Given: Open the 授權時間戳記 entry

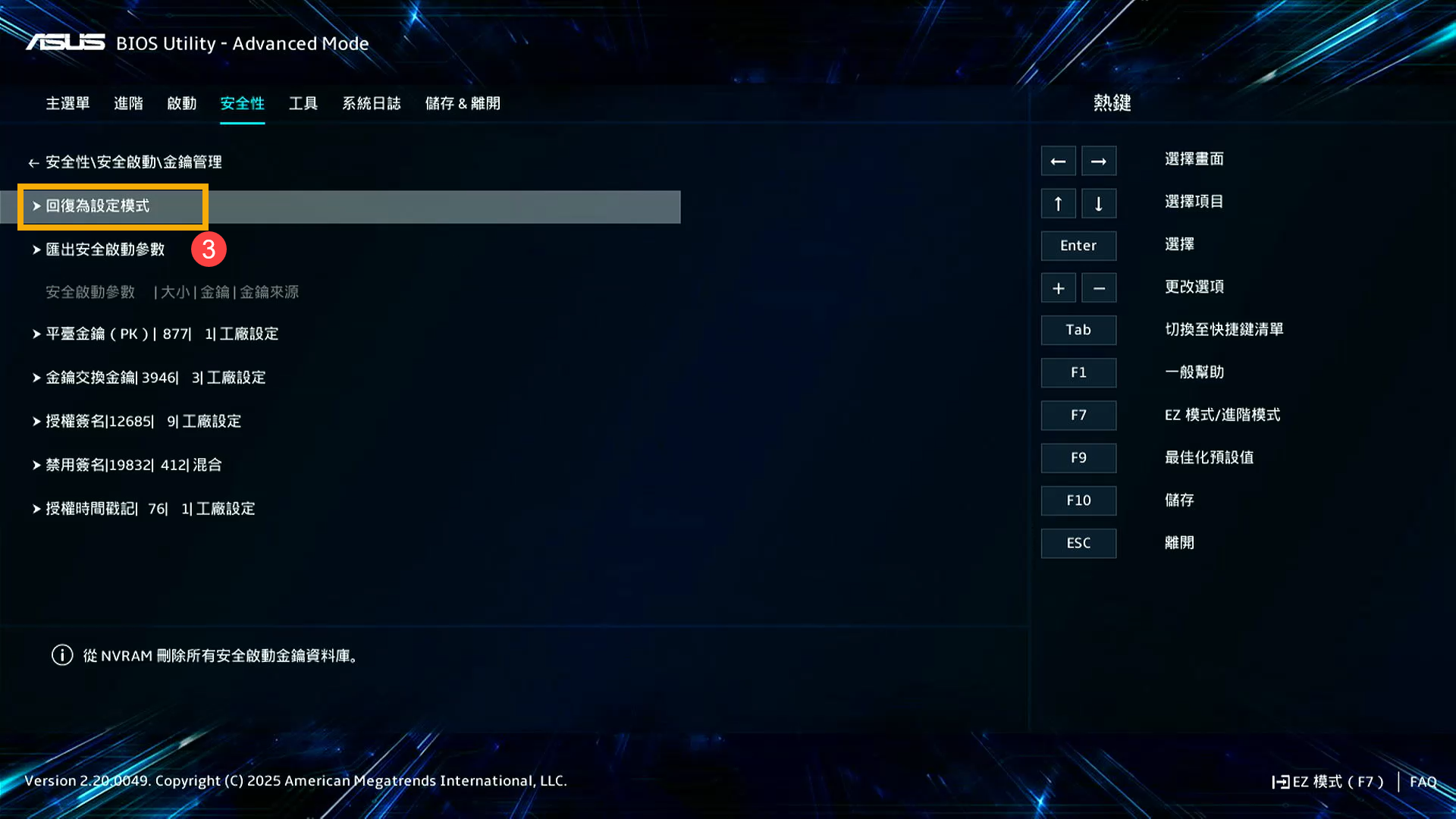Looking at the screenshot, I should tap(150, 509).
